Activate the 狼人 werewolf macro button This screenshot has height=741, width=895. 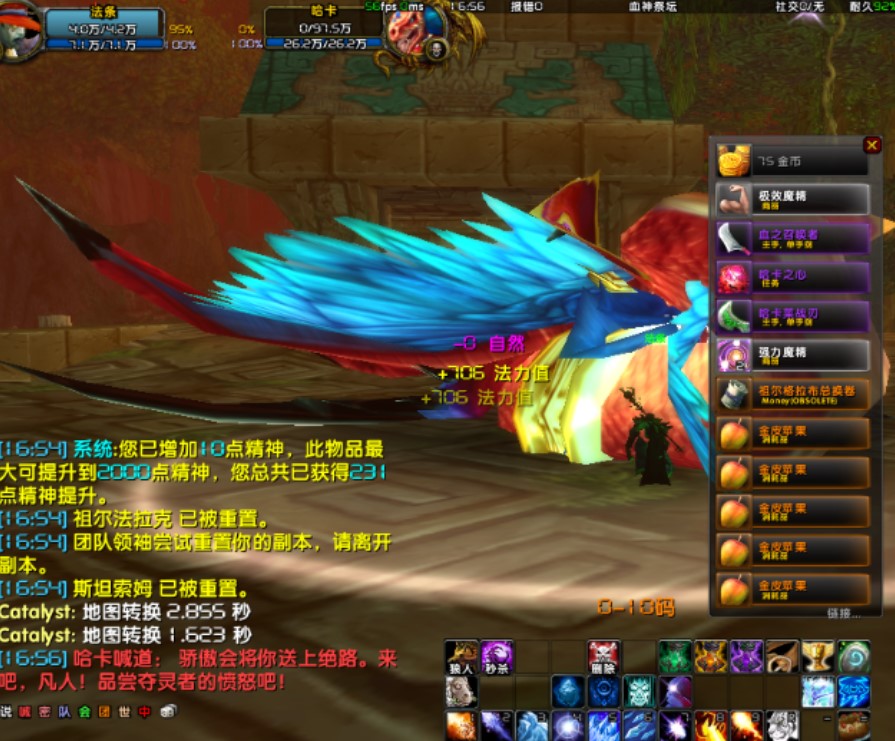[x=461, y=657]
